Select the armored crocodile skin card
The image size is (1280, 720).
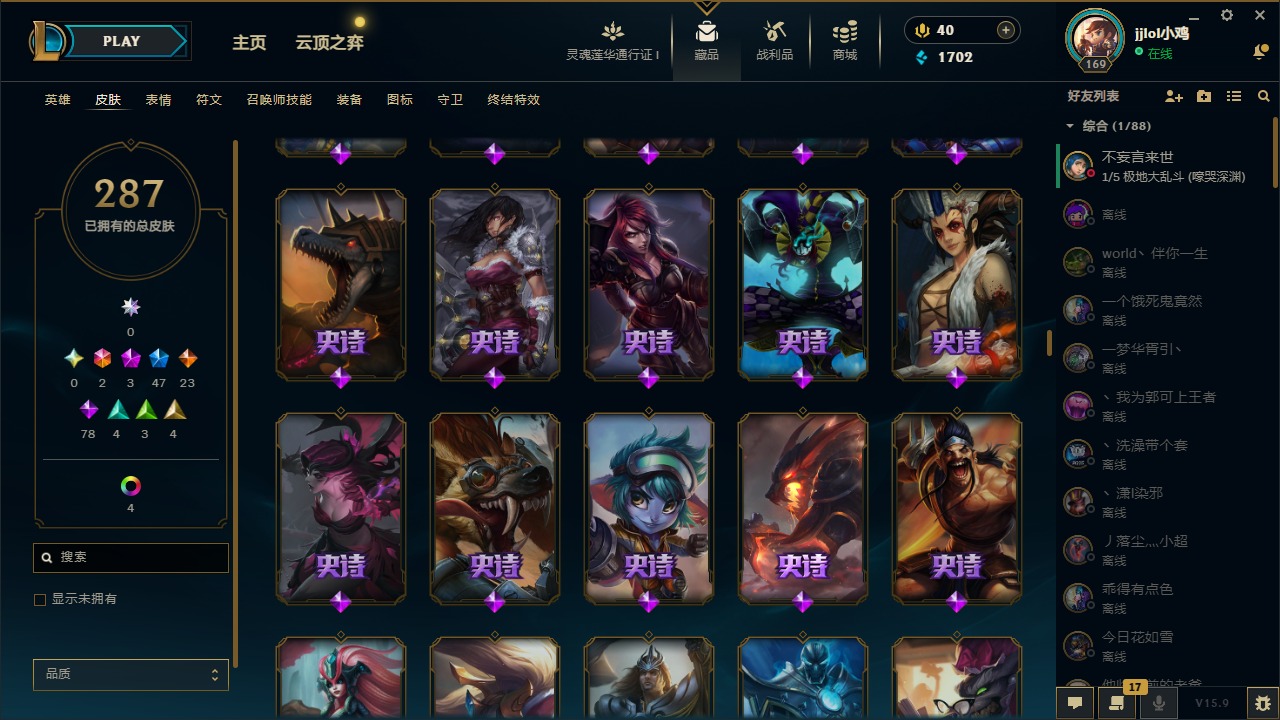click(341, 283)
